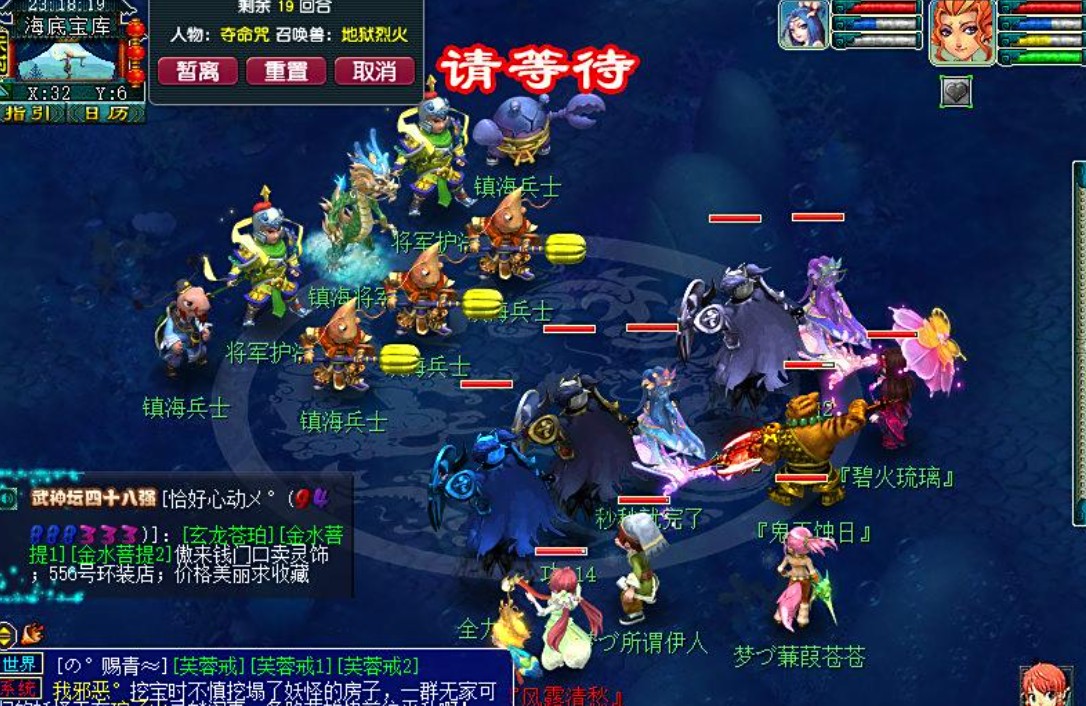1086x706 pixels.
Task: Click the 暂离 (leave temporarily) button
Action: (x=197, y=71)
